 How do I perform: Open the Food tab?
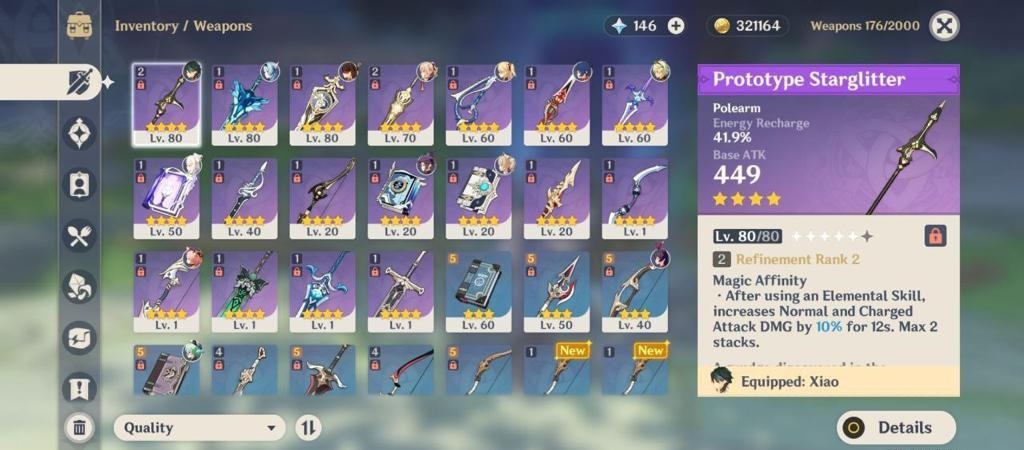(x=80, y=235)
